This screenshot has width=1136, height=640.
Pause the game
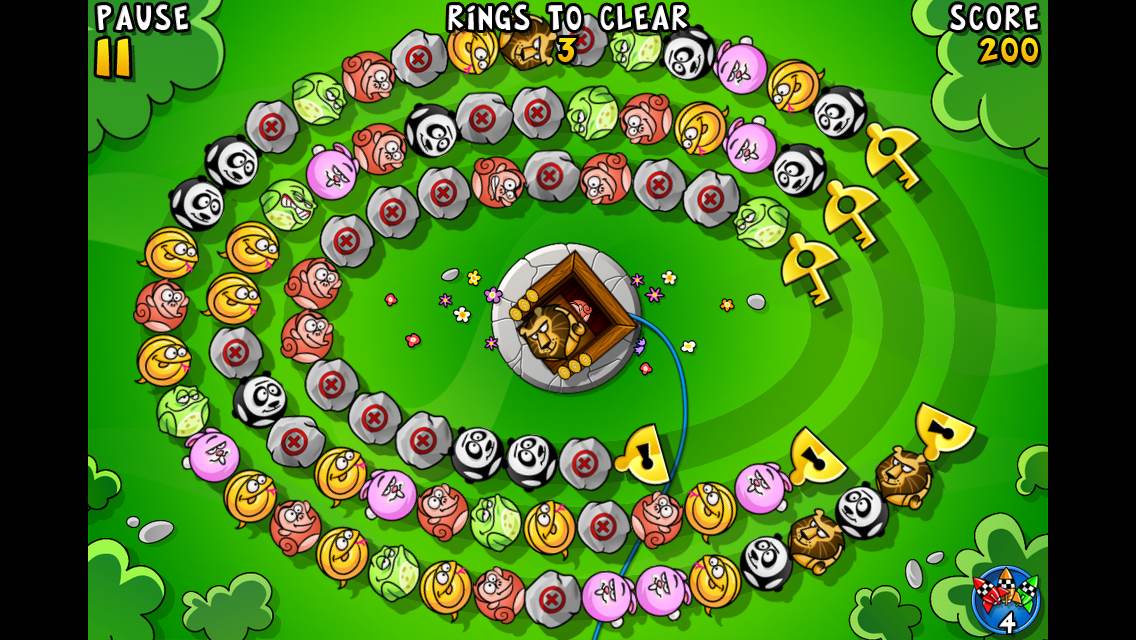[x=115, y=57]
